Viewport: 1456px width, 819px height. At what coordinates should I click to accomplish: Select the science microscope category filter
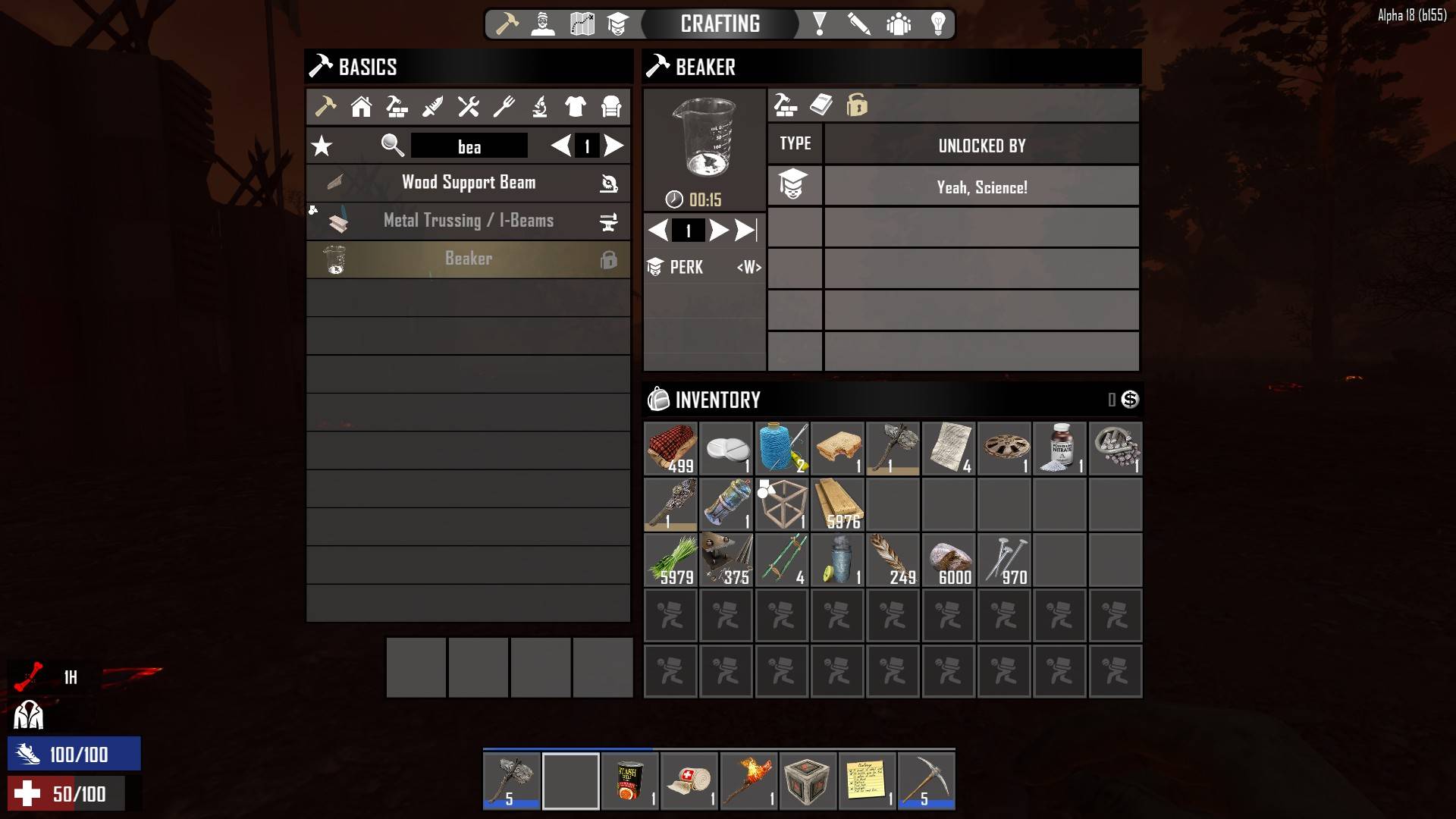pos(538,106)
